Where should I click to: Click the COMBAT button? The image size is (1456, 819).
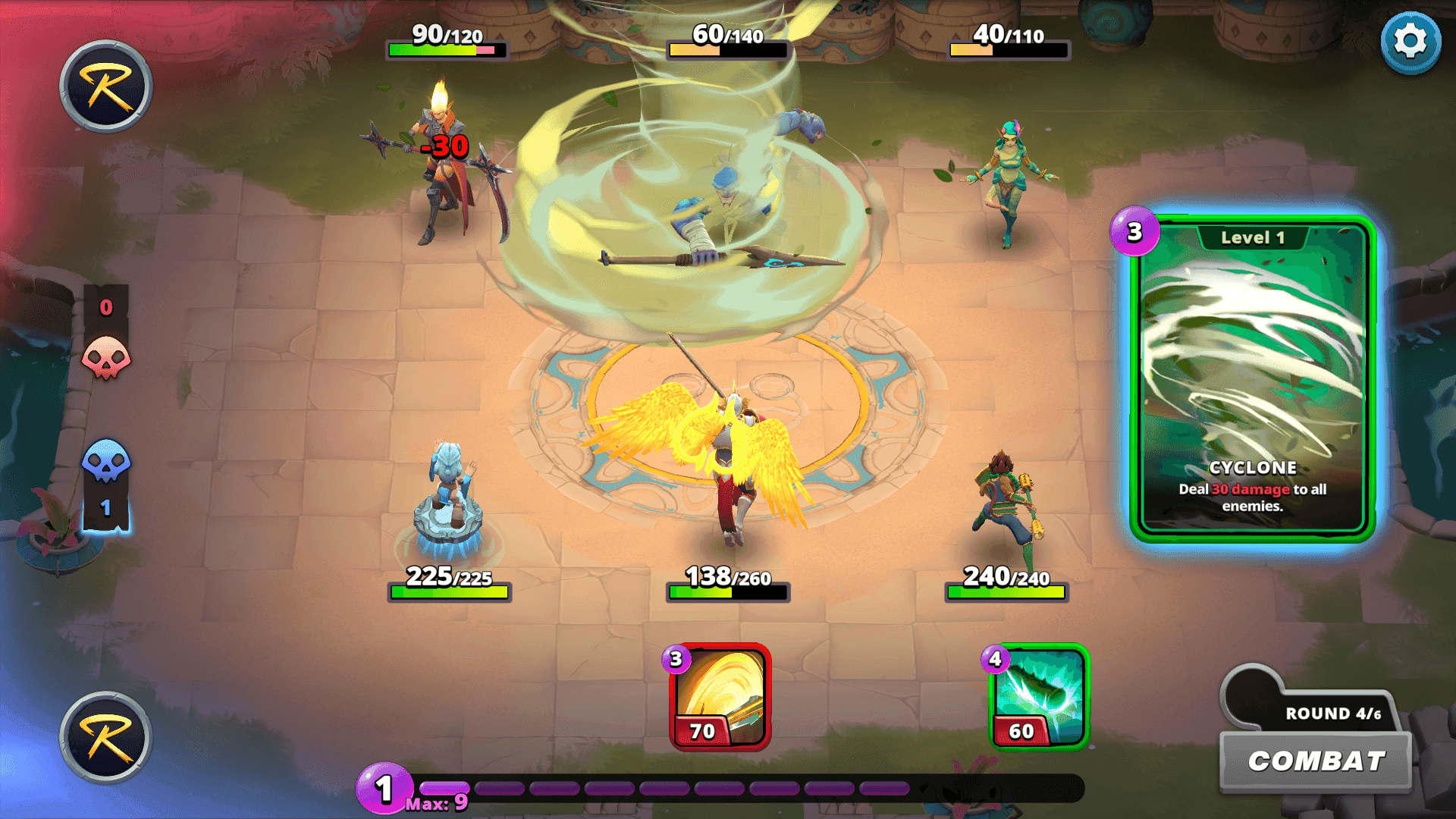pos(1316,761)
